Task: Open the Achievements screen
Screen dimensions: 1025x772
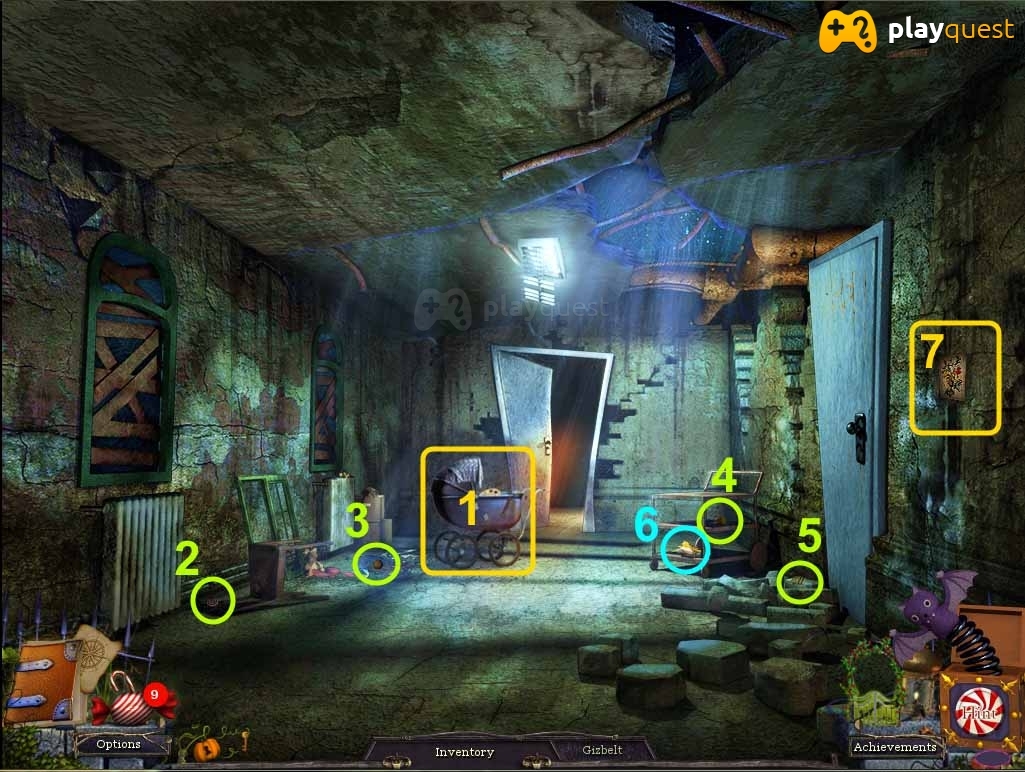Action: (894, 746)
